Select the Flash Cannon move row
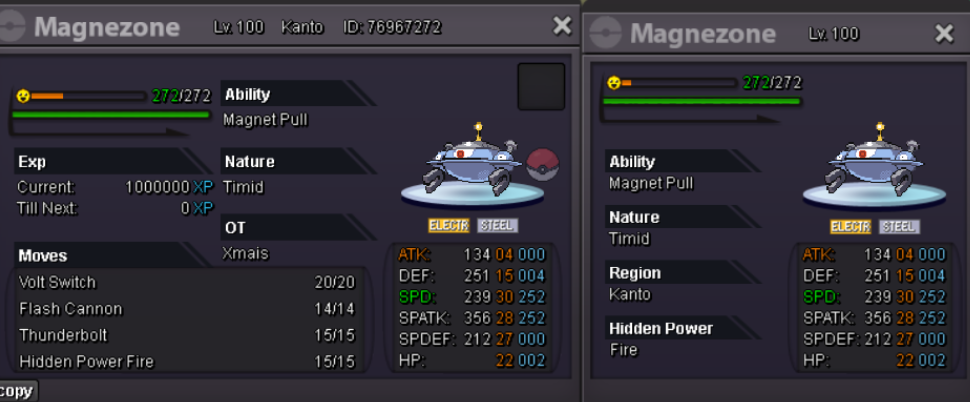The height and width of the screenshot is (402, 970). pyautogui.click(x=186, y=309)
